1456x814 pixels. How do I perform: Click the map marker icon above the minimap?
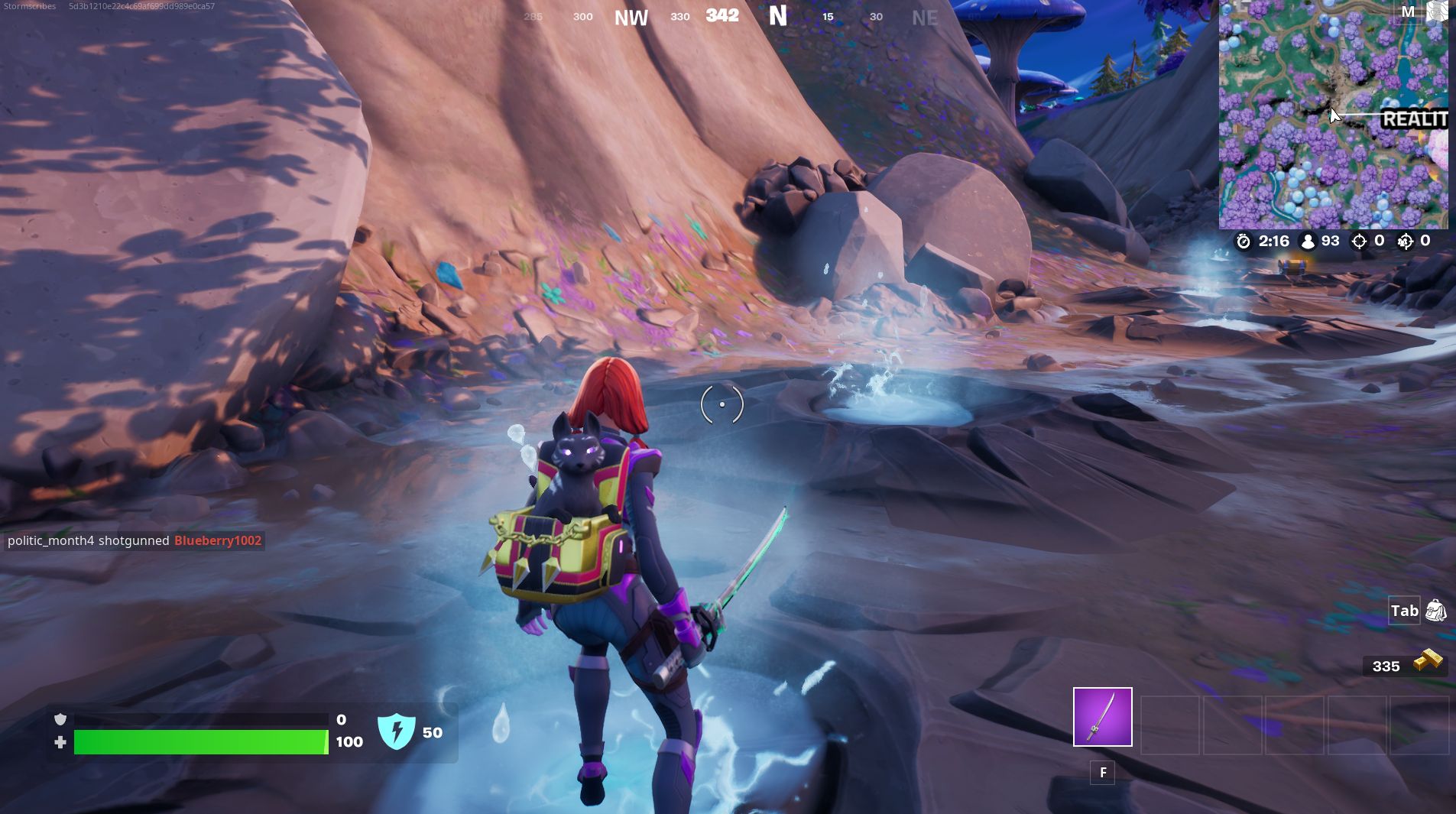(x=1436, y=11)
